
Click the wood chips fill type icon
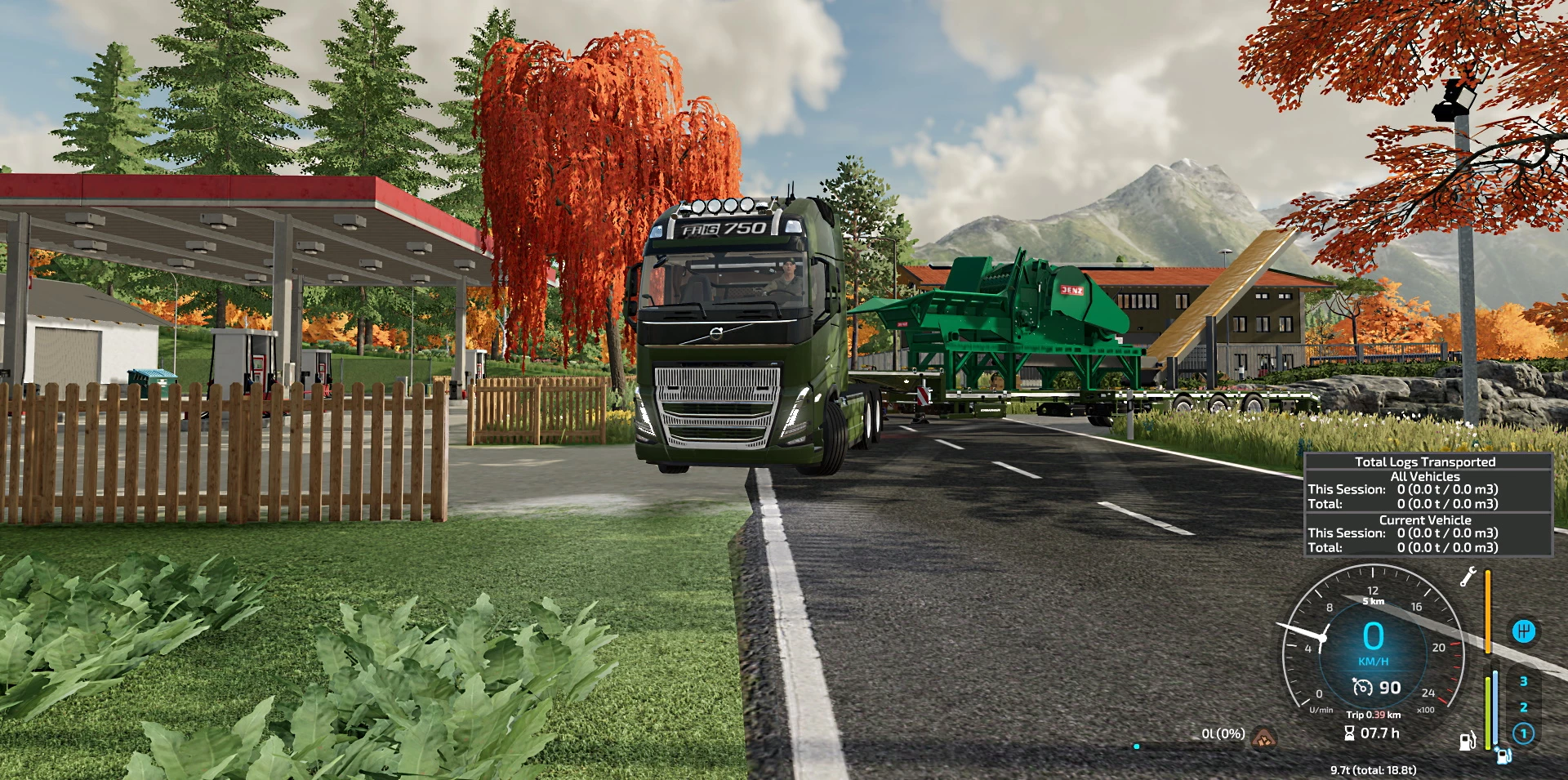tap(1264, 737)
